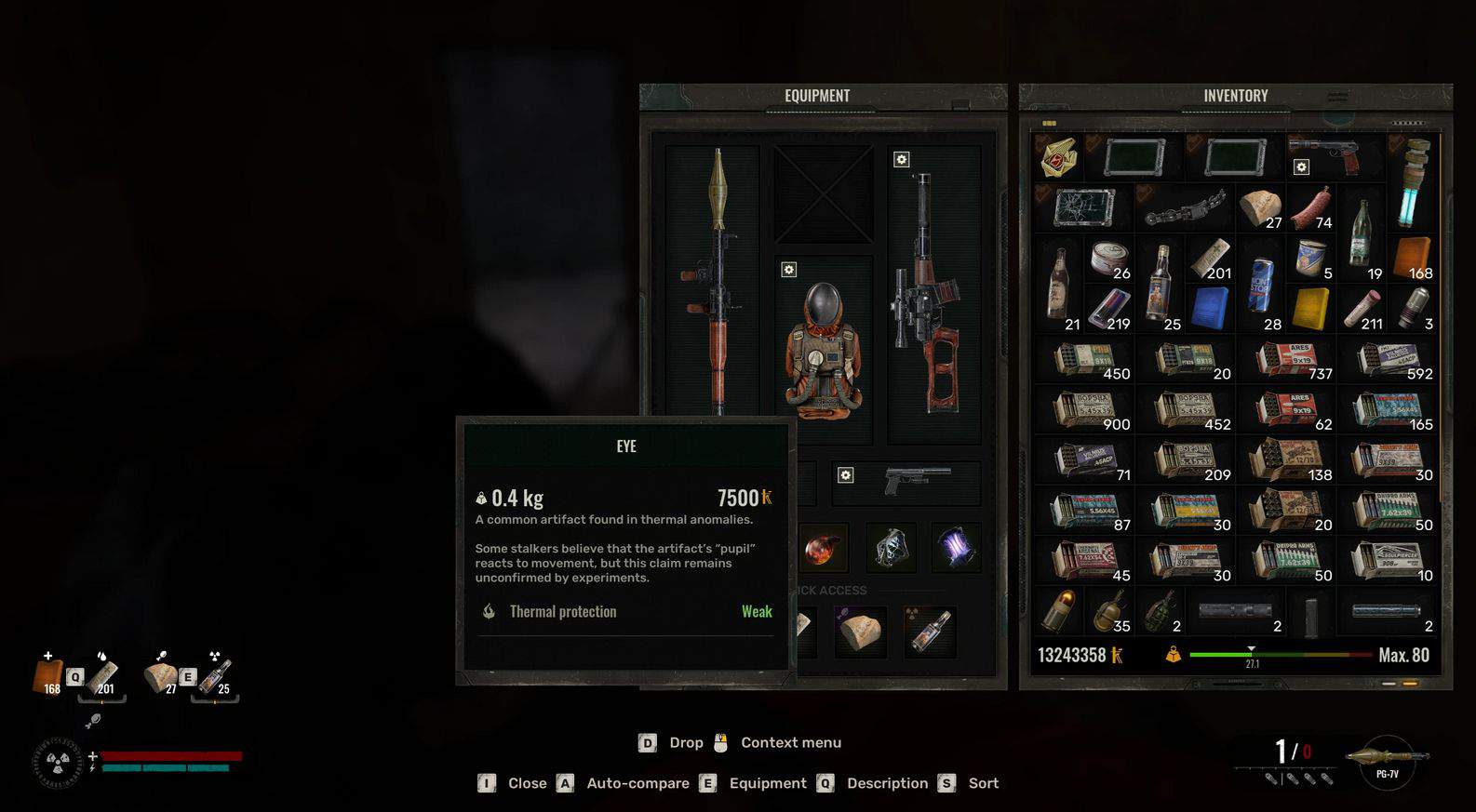Select the purple glowing artifact slot
The image size is (1476, 812).
(956, 547)
